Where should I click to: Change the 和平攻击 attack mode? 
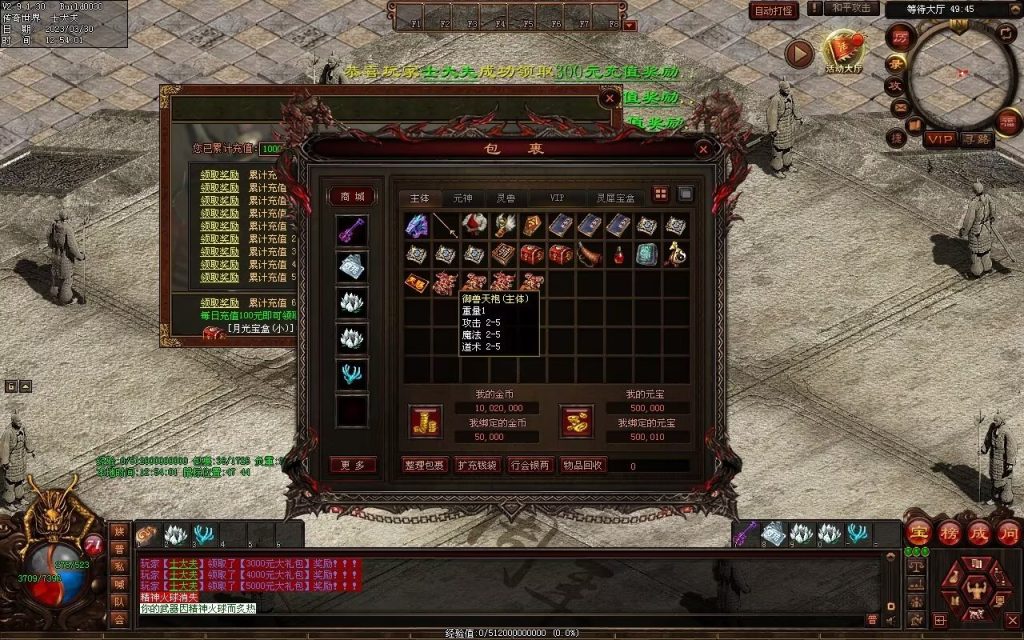(852, 8)
